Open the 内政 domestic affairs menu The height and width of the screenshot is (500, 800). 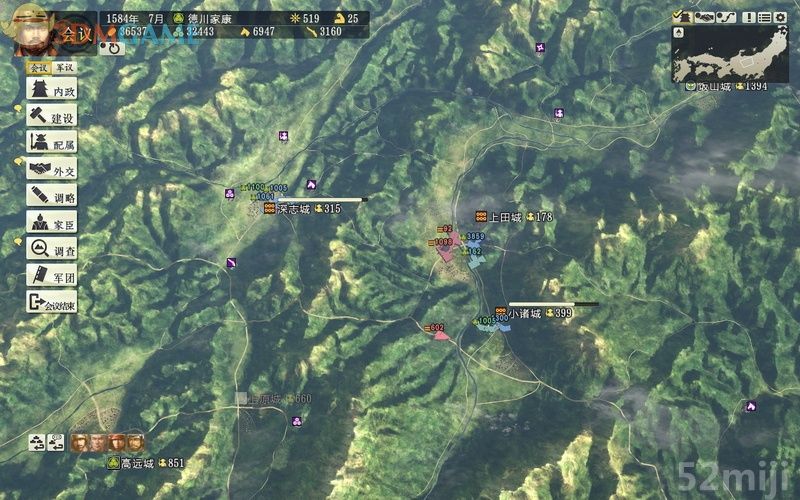pyautogui.click(x=53, y=90)
